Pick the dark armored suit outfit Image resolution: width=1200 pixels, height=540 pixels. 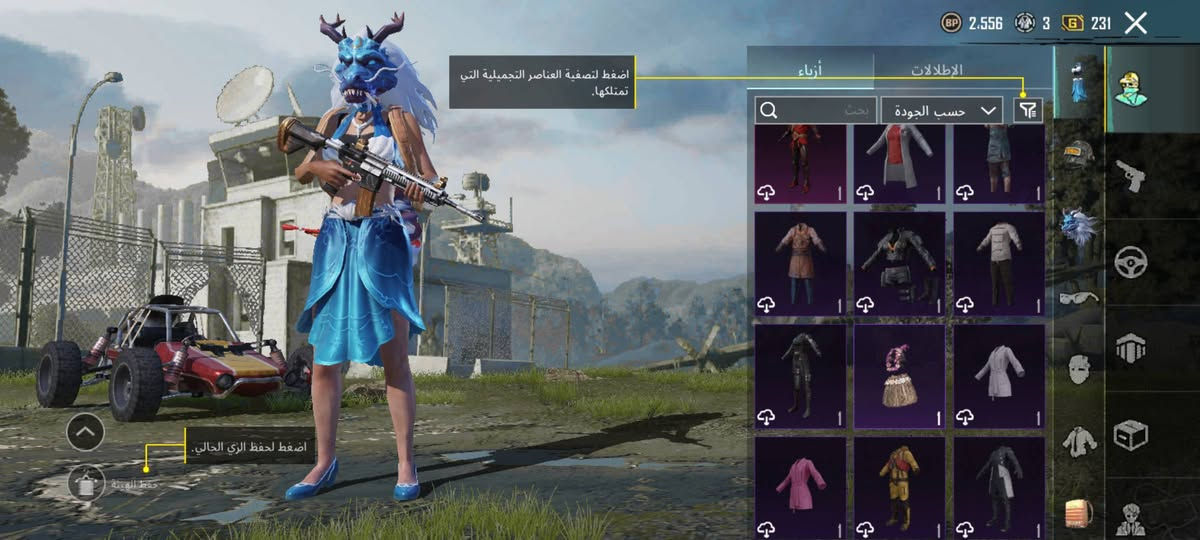pyautogui.click(x=899, y=263)
